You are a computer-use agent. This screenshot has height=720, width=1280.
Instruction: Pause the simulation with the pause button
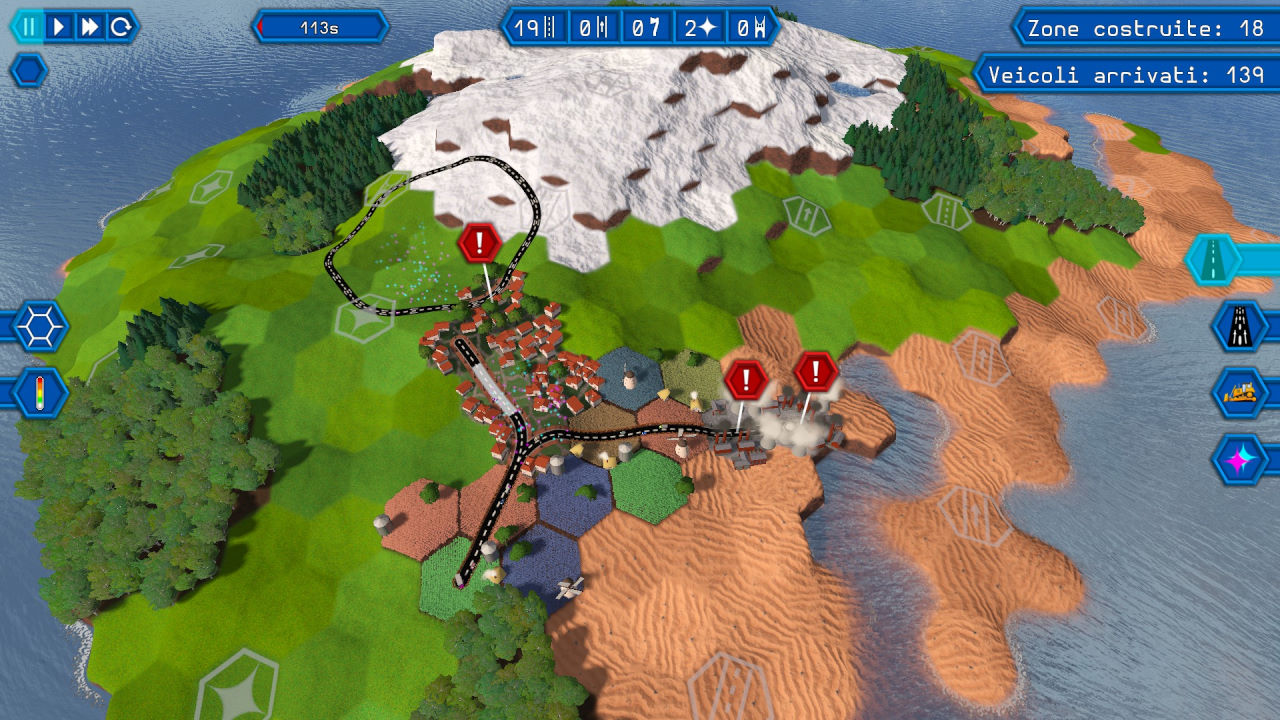pos(30,27)
